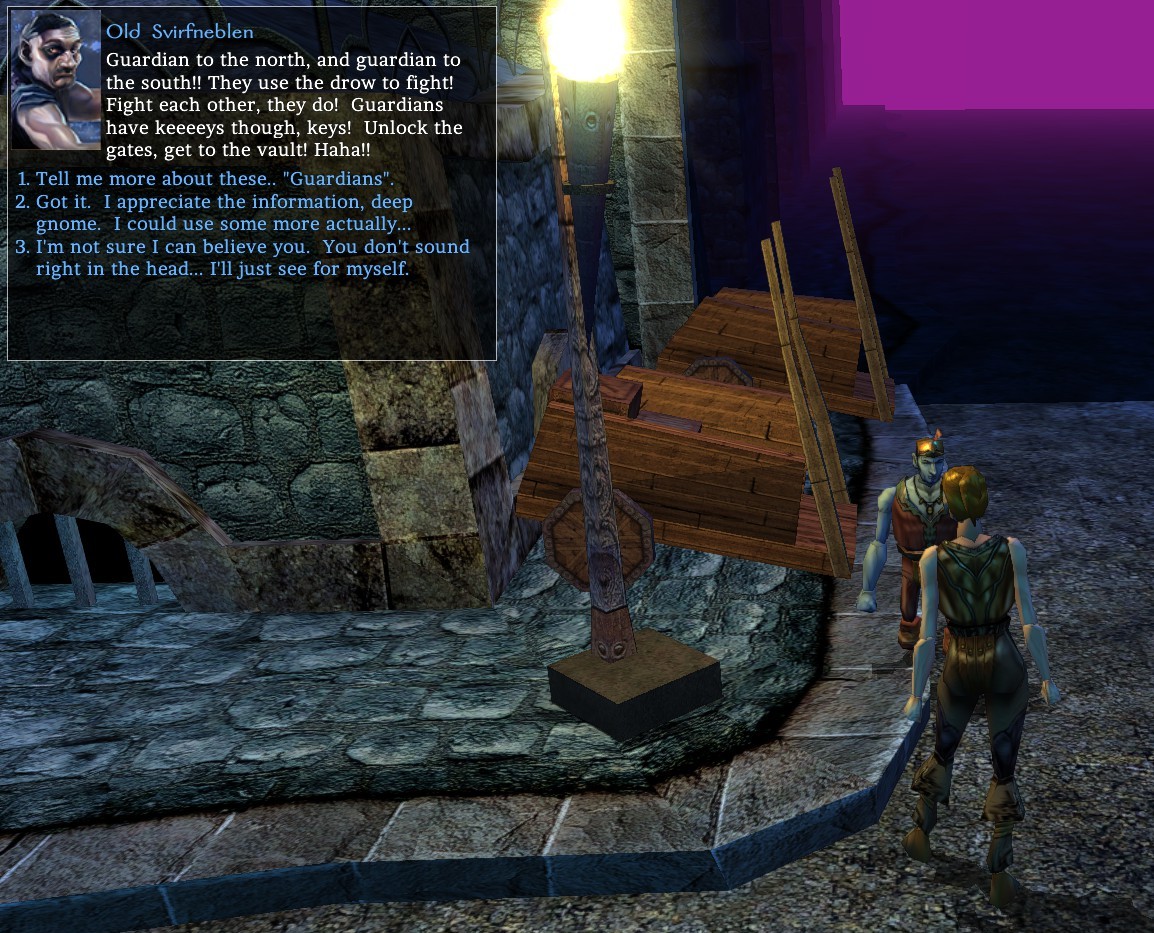Select the "I'm not sure I can believe you" reply
The image size is (1154, 933).
[252, 258]
